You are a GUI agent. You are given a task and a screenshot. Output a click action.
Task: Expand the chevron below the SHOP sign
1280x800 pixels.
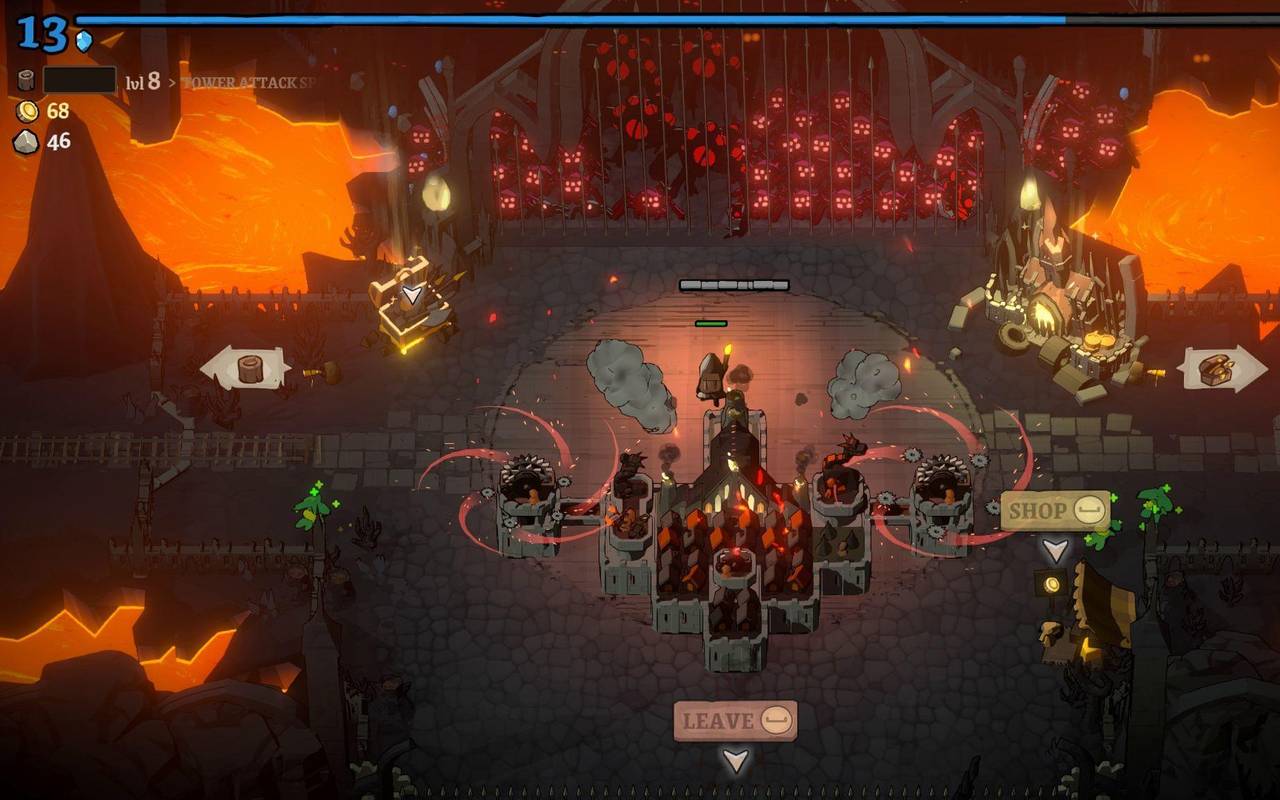point(1055,550)
